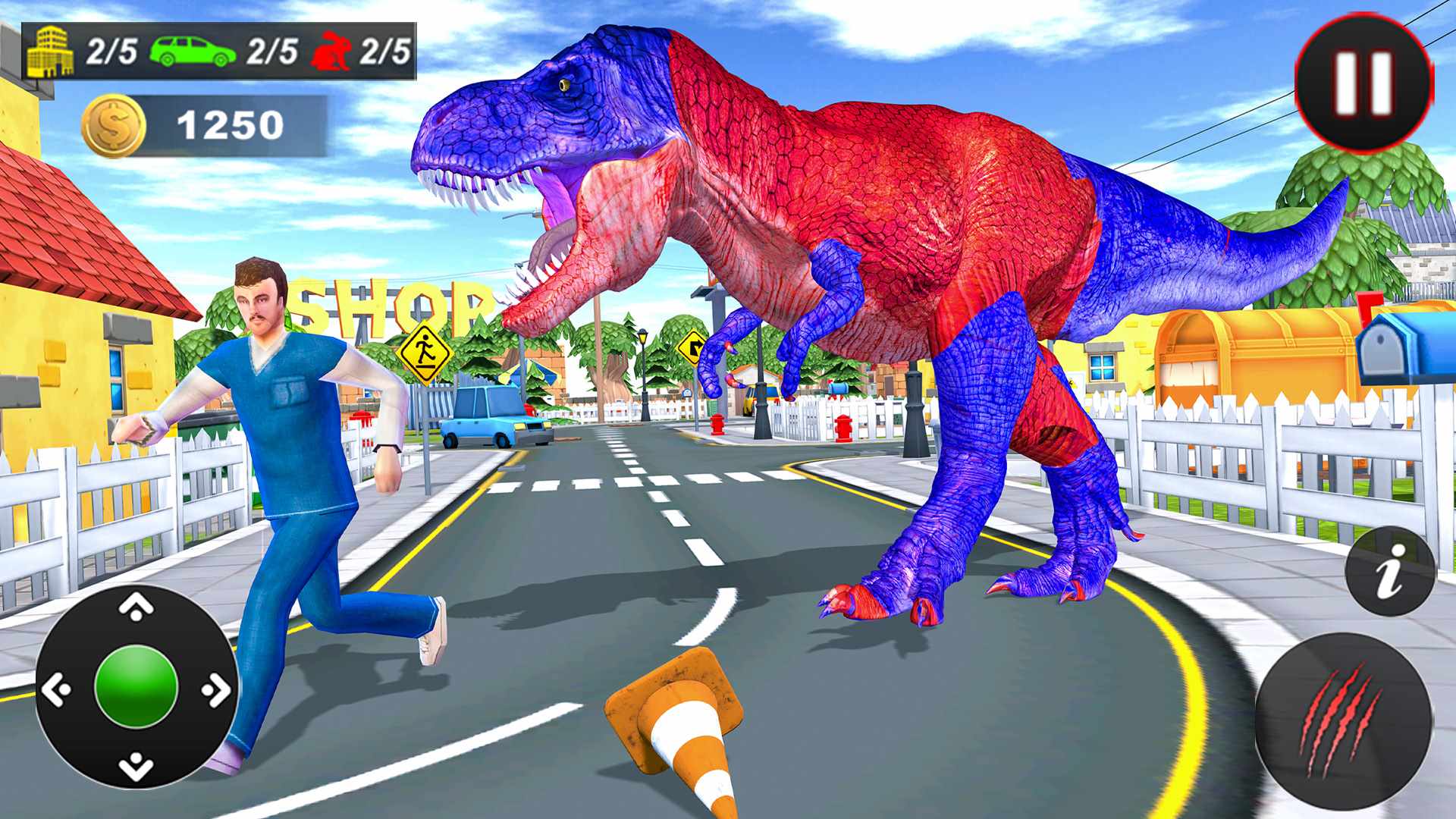Pause the game with the pause button

coord(1364,83)
